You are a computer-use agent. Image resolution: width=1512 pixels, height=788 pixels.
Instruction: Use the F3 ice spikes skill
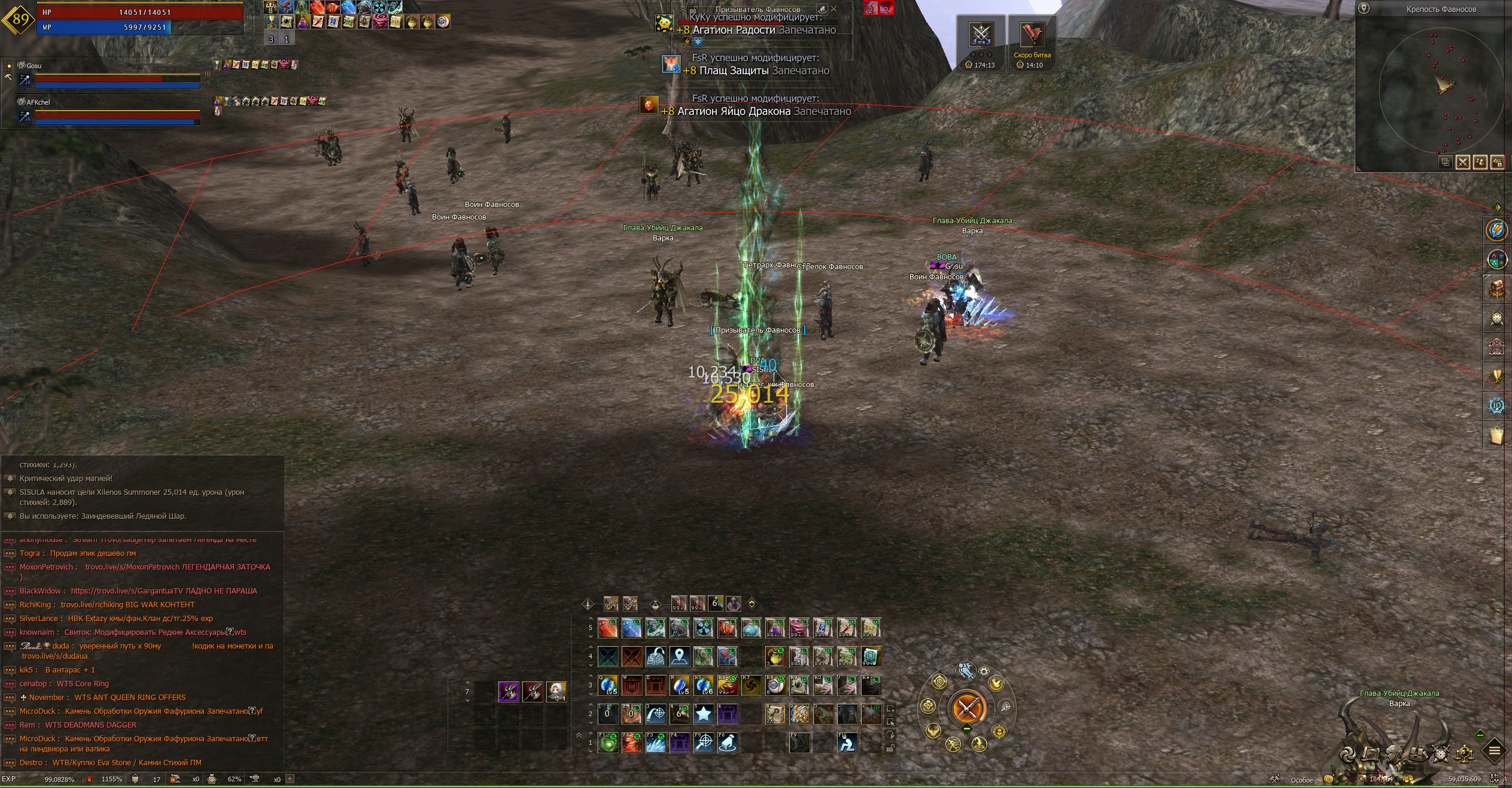tap(656, 743)
